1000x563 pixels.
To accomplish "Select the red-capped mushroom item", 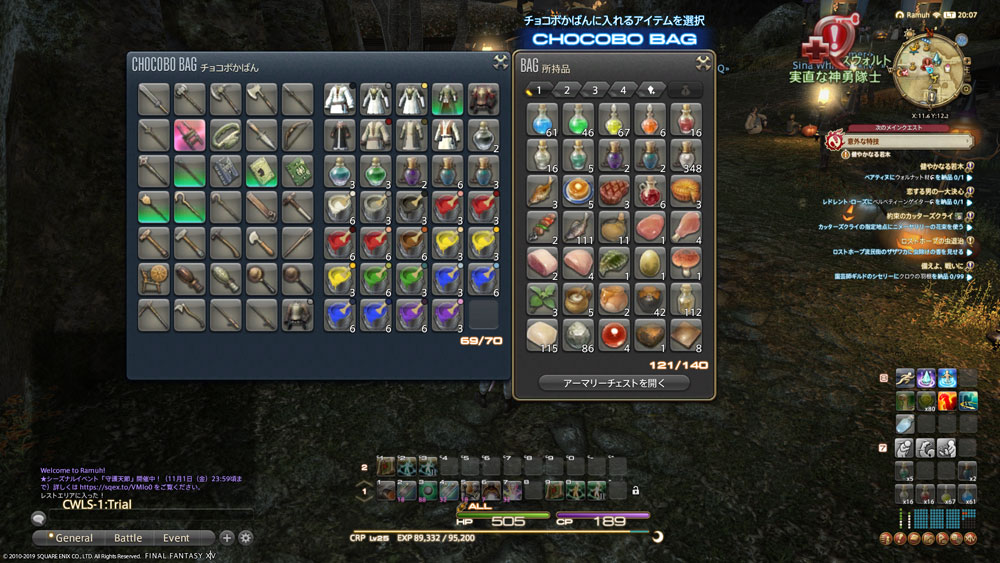I will (x=685, y=262).
